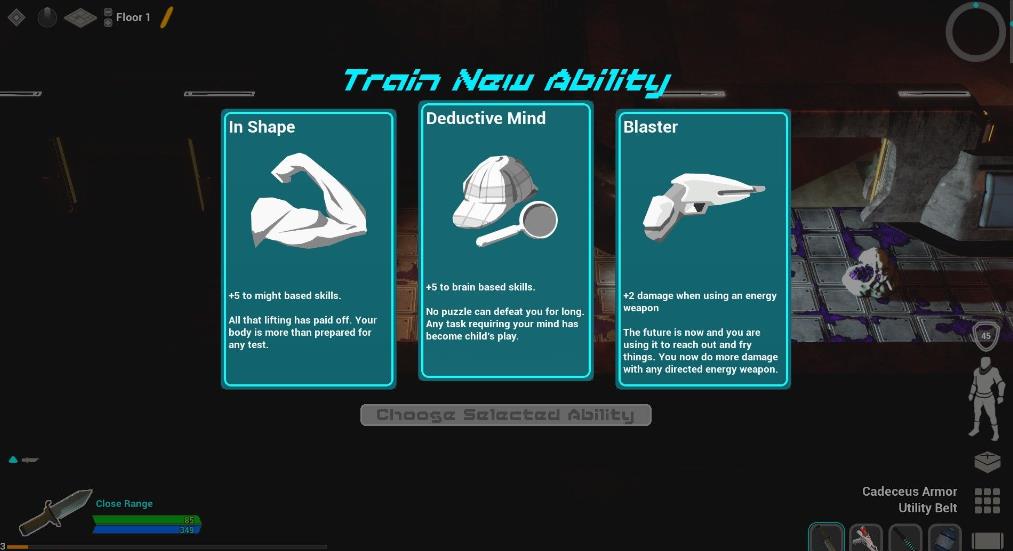1013x551 pixels.
Task: Click the combat knife weapon icon
Action: pyautogui.click(x=55, y=513)
